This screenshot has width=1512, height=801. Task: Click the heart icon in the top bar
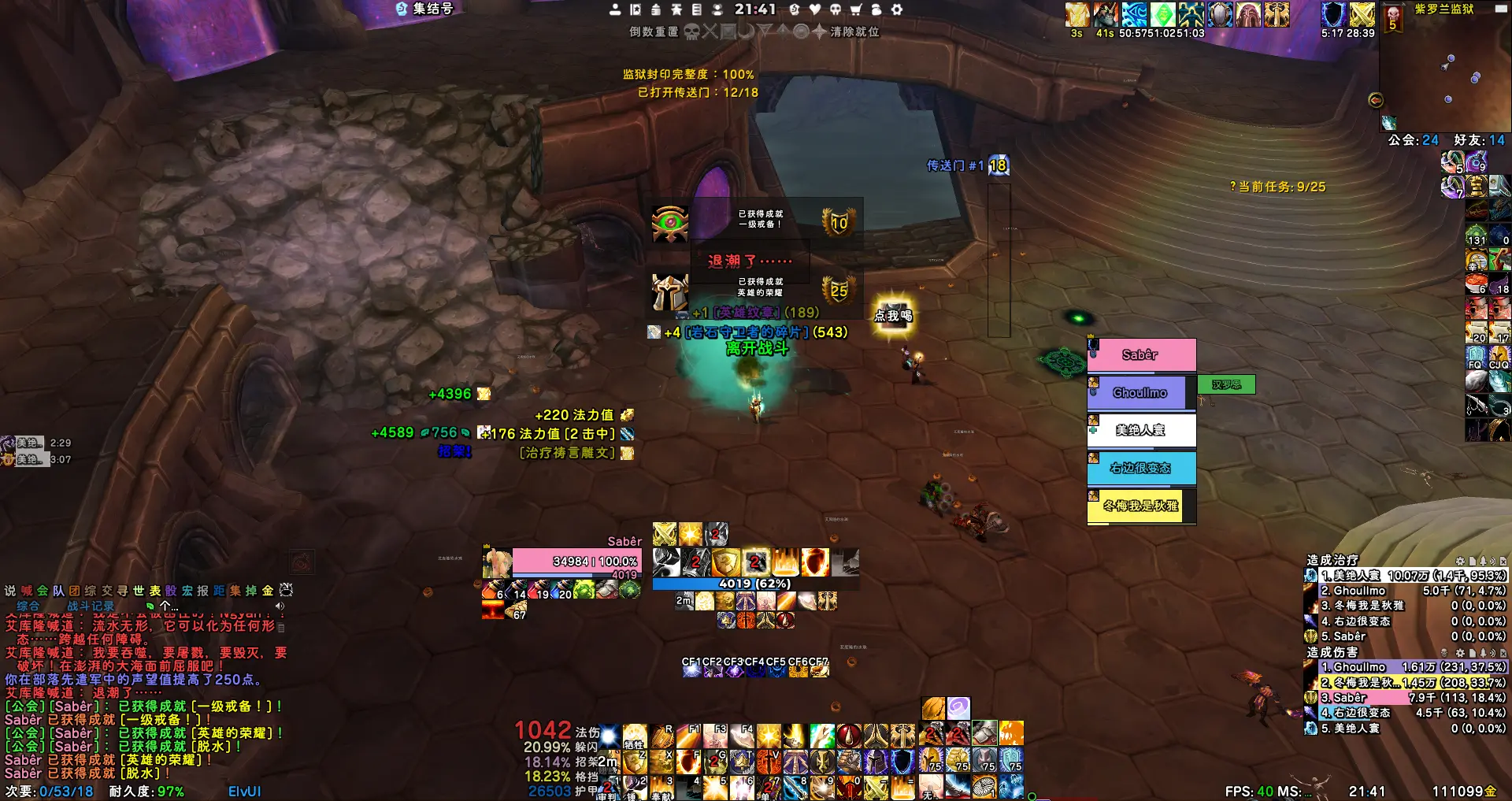(815, 9)
